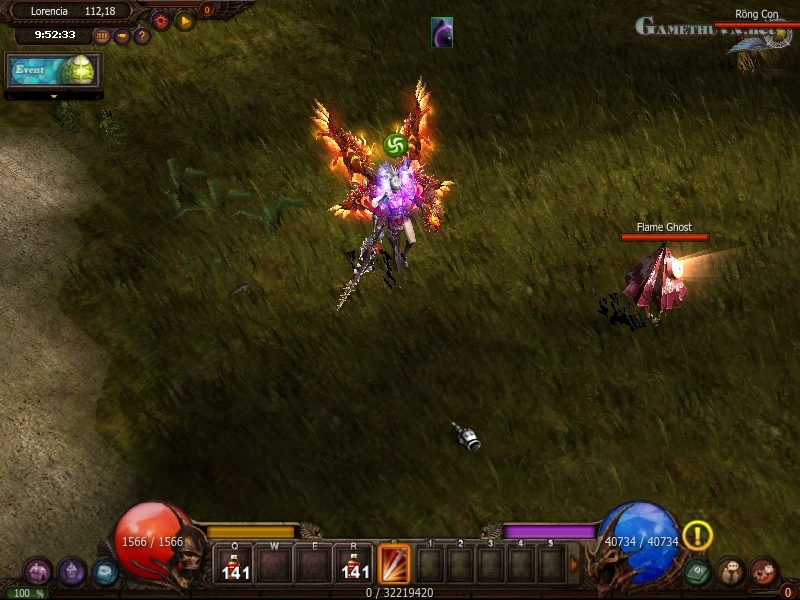Click the yellow exclamation alert icon

tap(697, 536)
